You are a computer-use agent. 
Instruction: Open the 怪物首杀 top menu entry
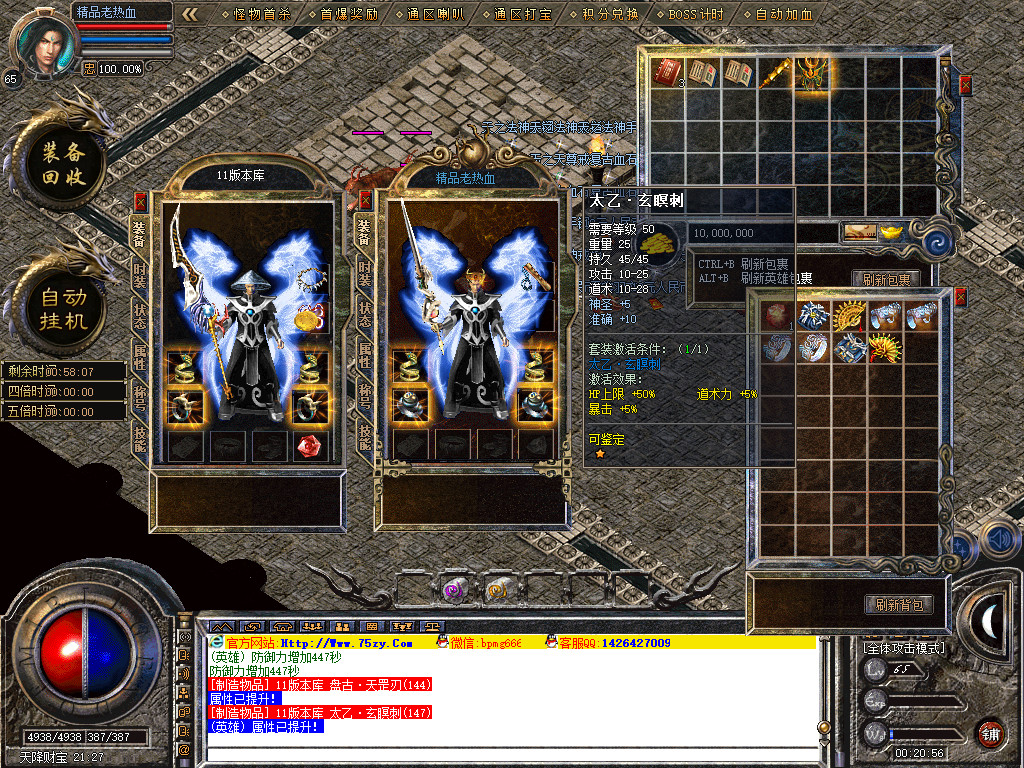tap(260, 15)
